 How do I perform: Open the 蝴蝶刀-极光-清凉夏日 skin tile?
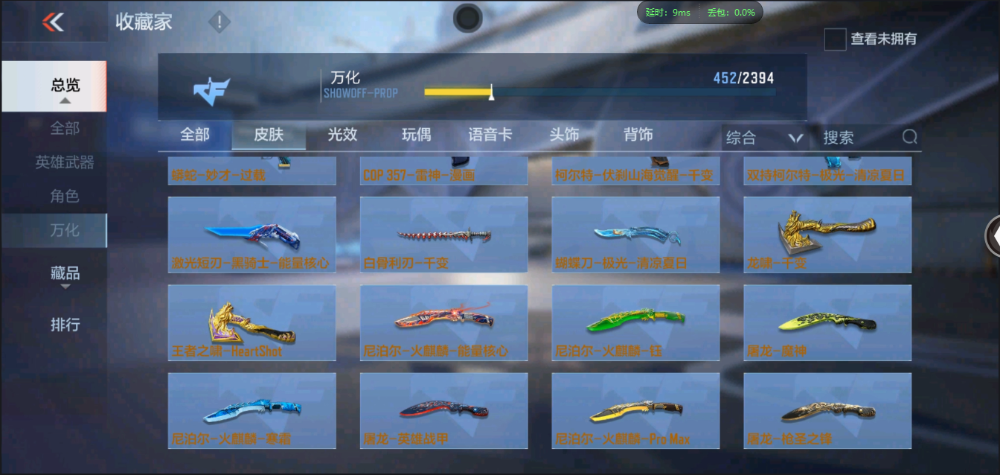[x=635, y=235]
